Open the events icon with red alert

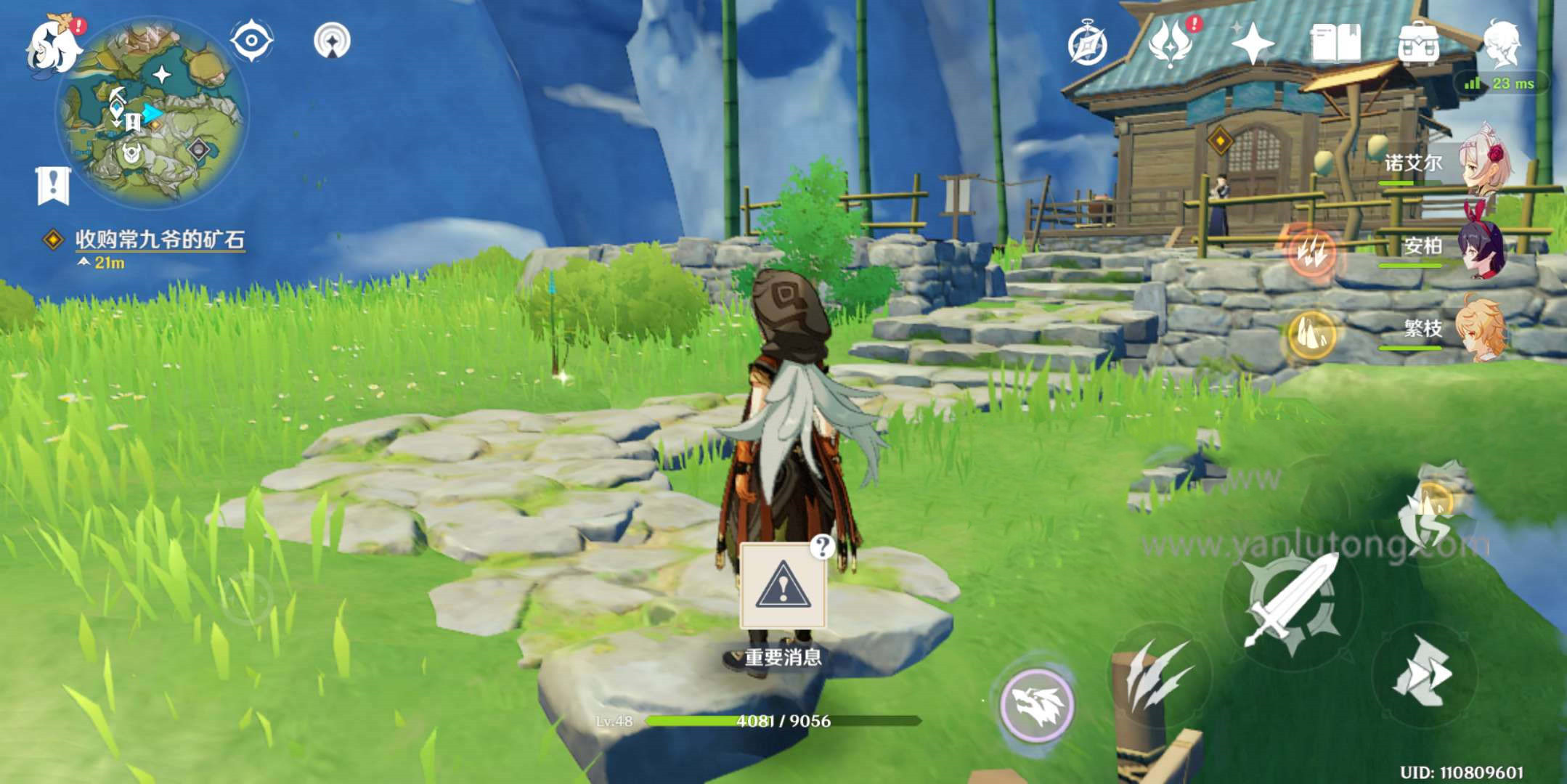click(x=1171, y=44)
